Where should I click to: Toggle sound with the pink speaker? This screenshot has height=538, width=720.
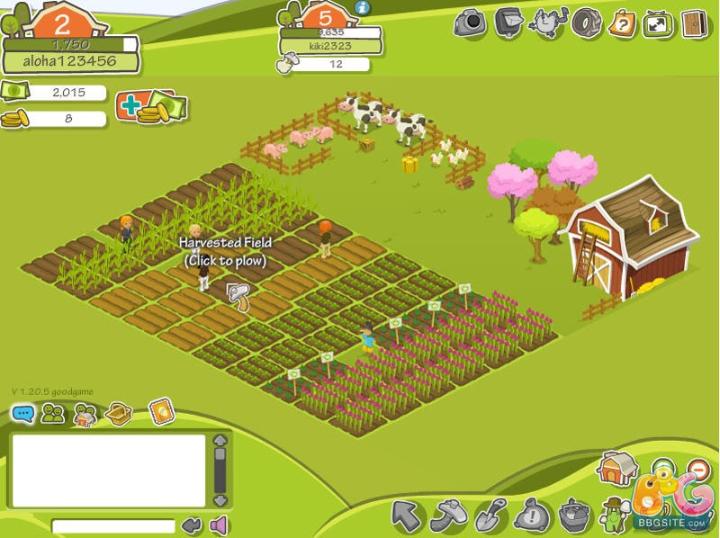pyautogui.click(x=218, y=526)
